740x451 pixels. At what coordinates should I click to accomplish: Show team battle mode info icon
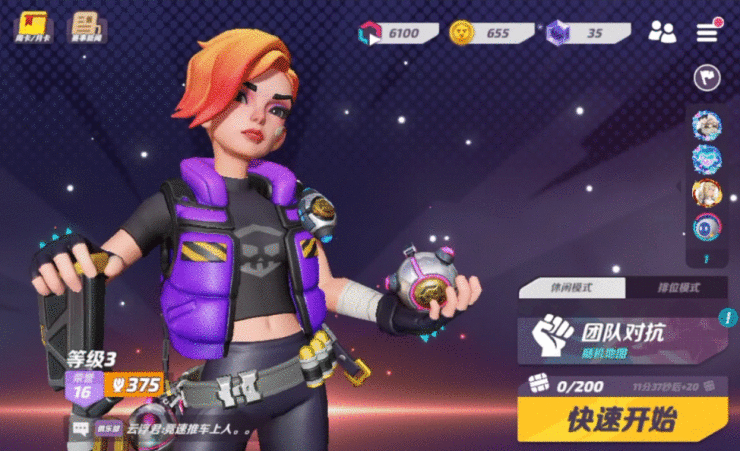(728, 319)
